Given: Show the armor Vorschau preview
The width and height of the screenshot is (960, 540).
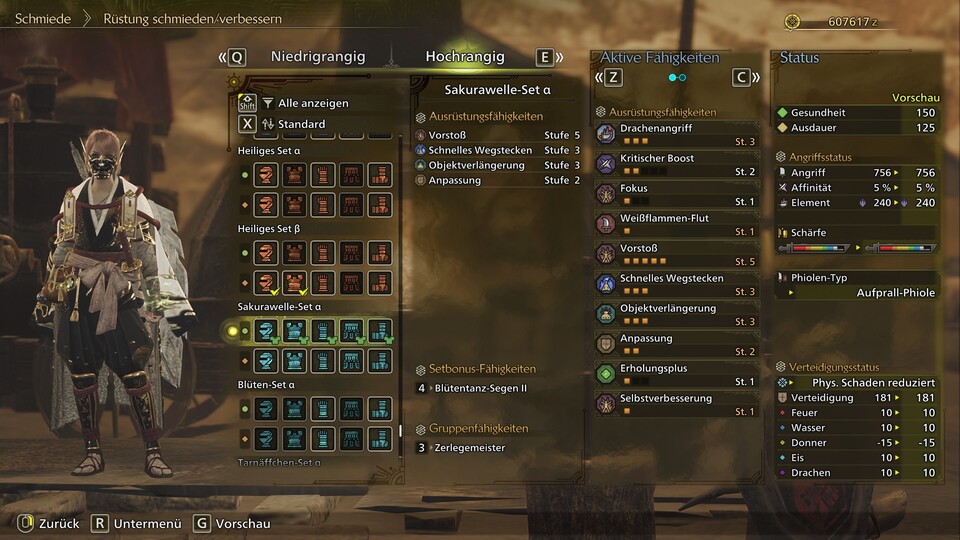Looking at the screenshot, I should click(x=231, y=523).
